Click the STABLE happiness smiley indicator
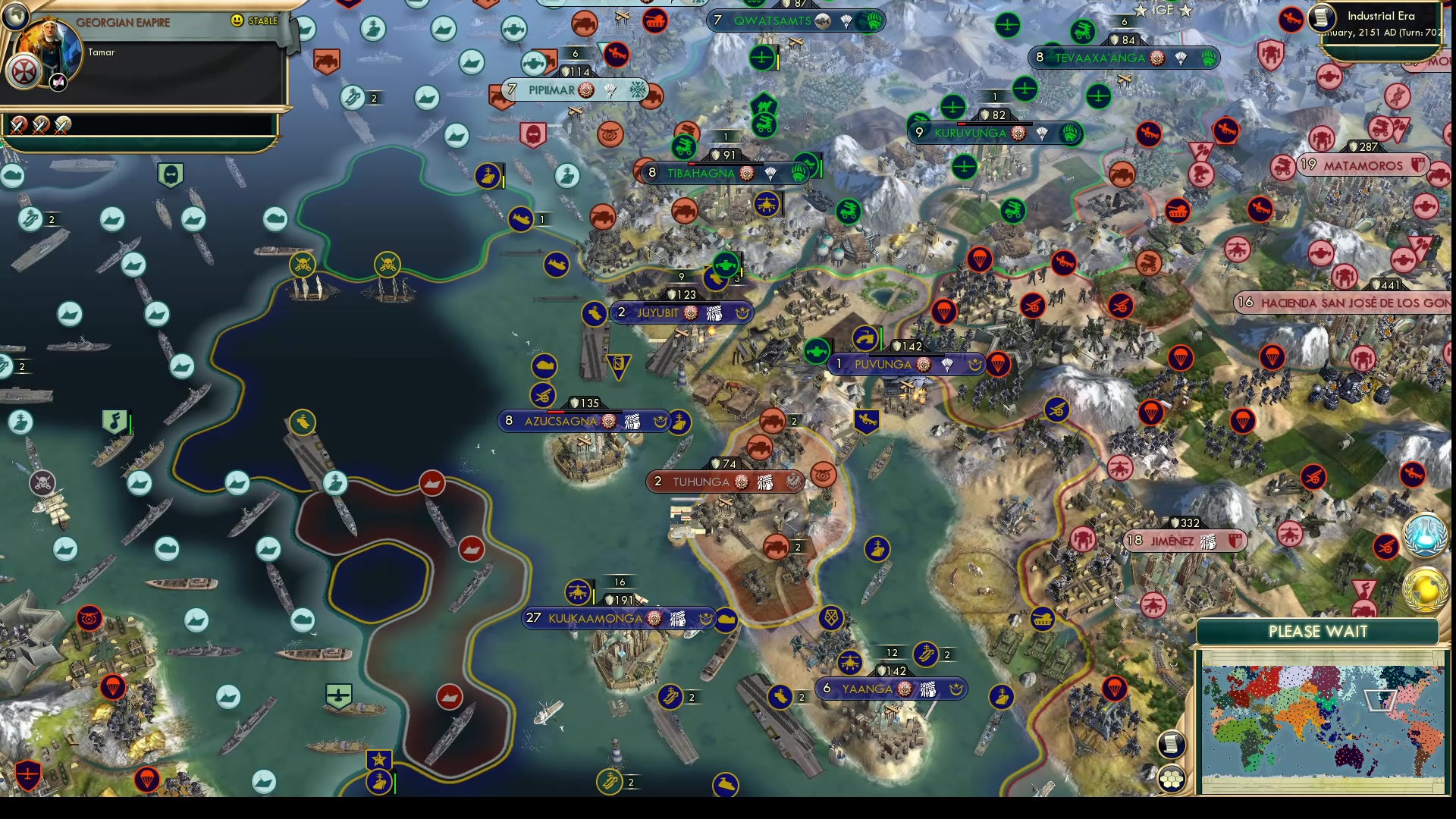Viewport: 1456px width, 819px height. pyautogui.click(x=238, y=20)
